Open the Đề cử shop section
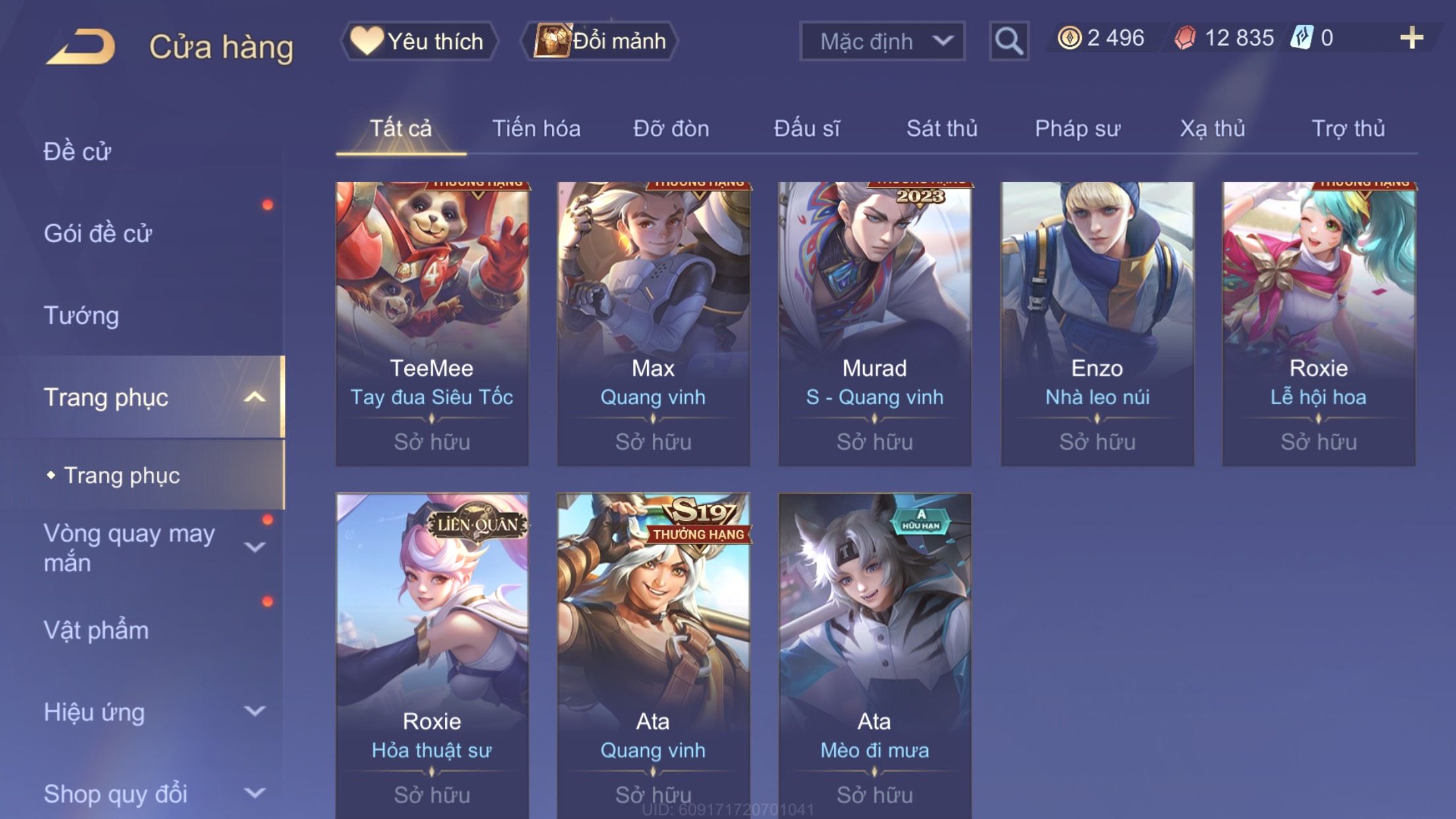Viewport: 1456px width, 819px height. coord(78,152)
